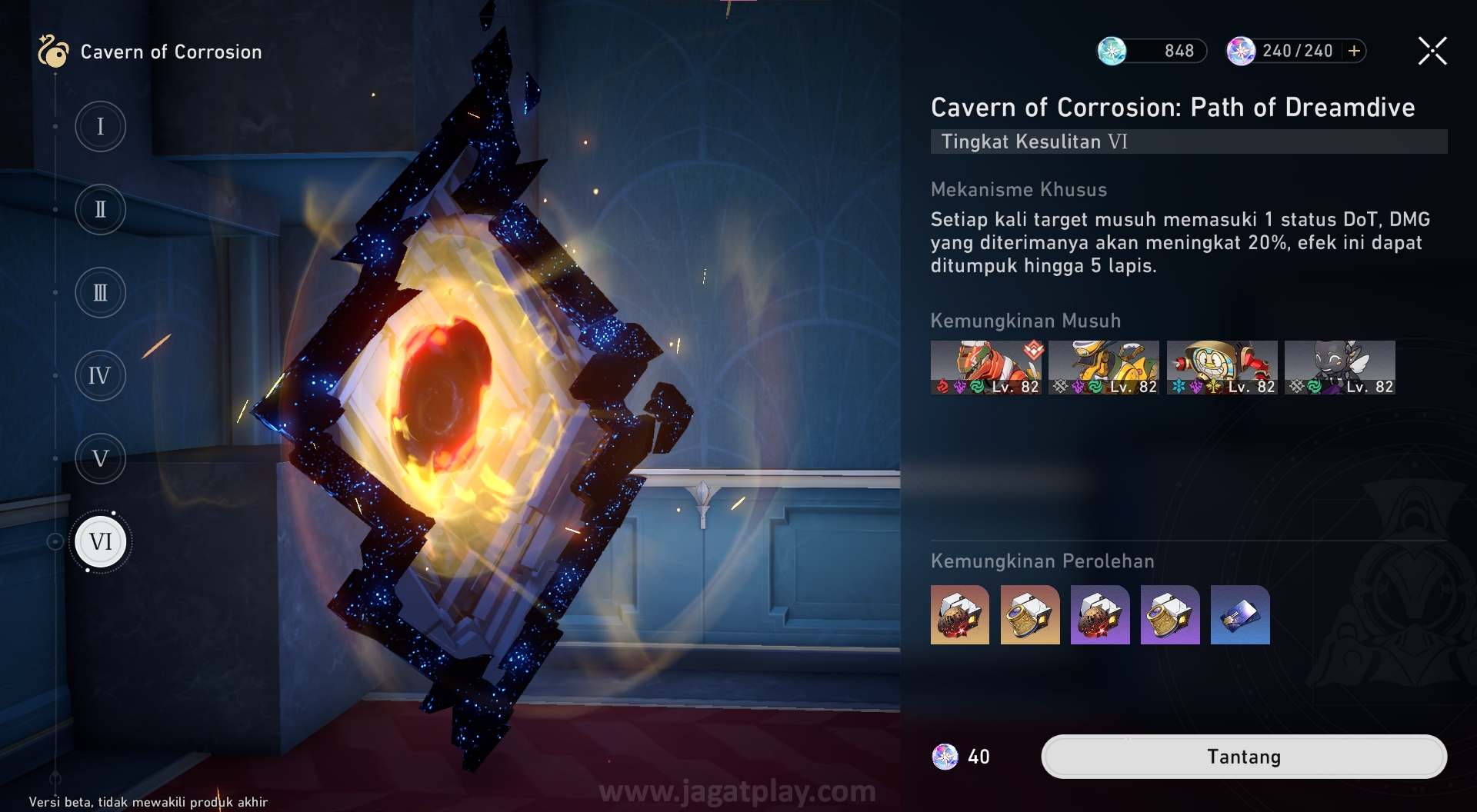This screenshot has height=812, width=1477.
Task: Choose difficulty level II
Action: pos(100,209)
